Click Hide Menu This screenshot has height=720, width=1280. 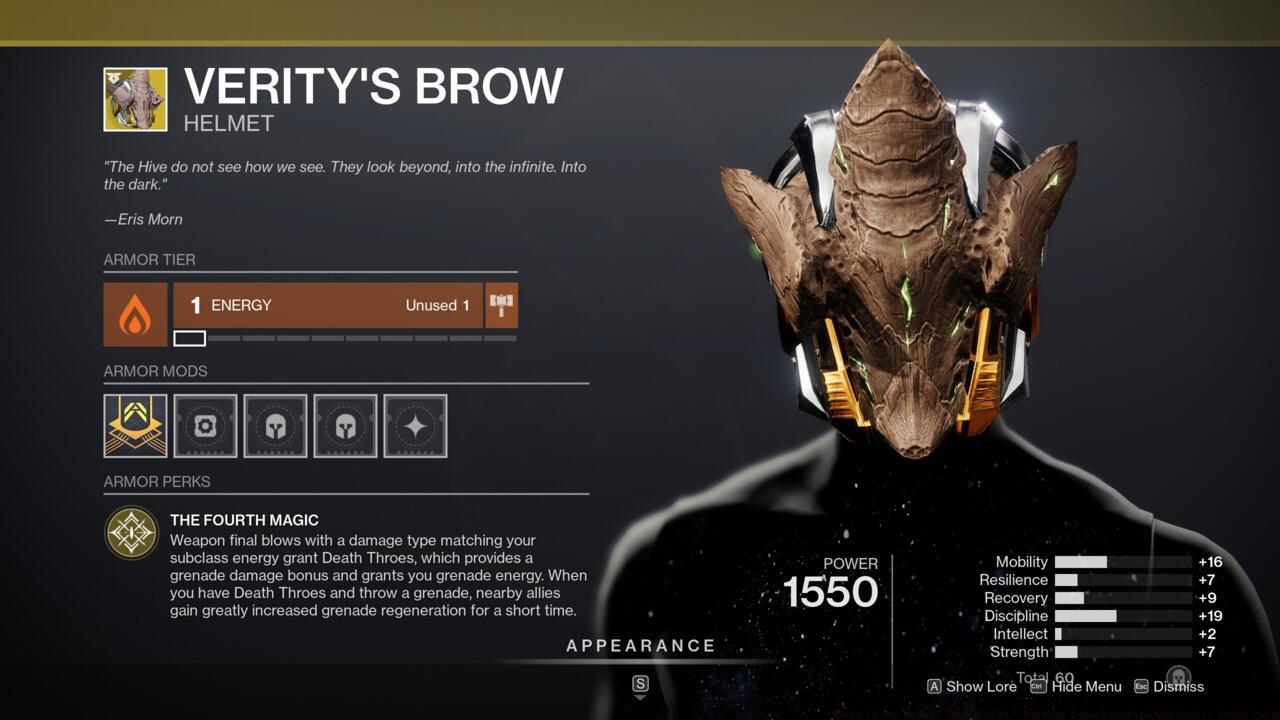tap(1087, 687)
